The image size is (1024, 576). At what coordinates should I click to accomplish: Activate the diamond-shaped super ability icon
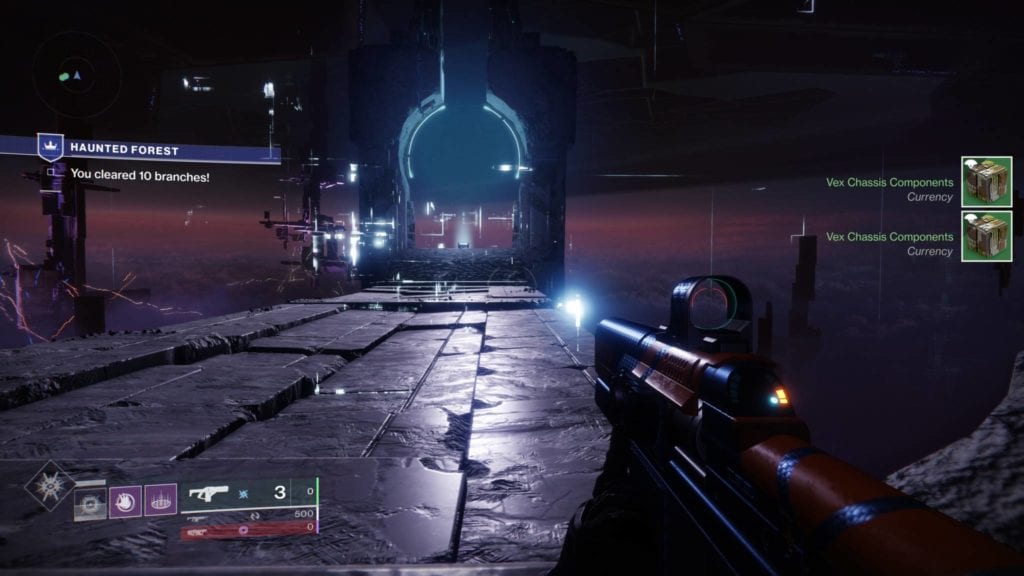click(x=49, y=486)
